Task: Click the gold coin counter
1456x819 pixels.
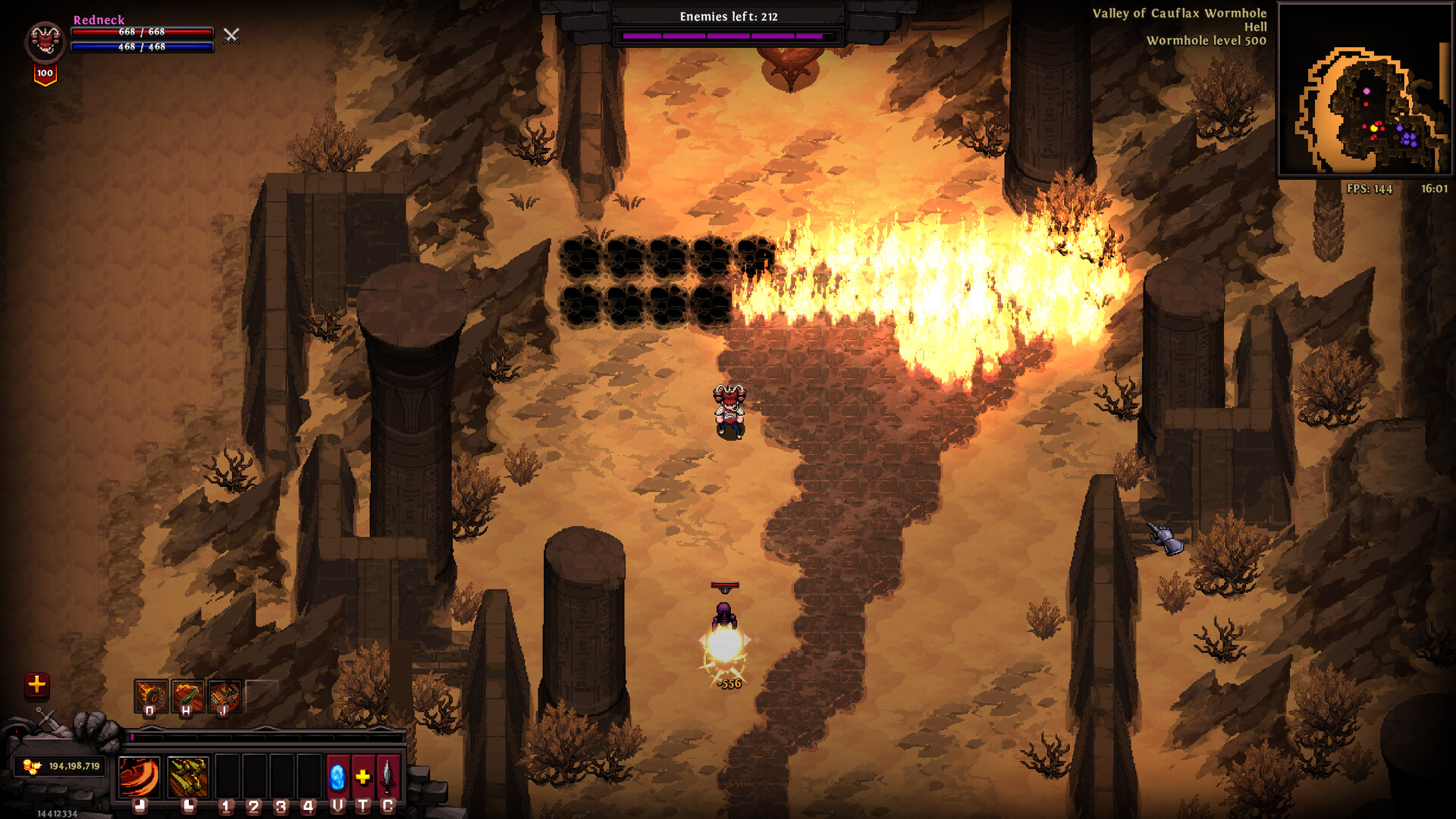Action: click(x=61, y=766)
